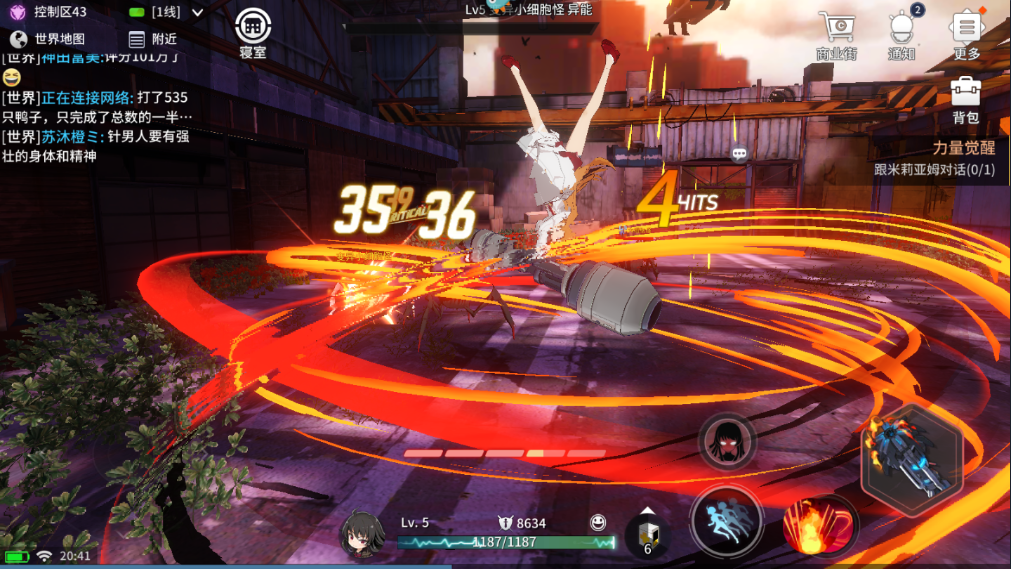This screenshot has width=1011, height=569.
Task: Use the dash dodge skill button
Action: tap(727, 521)
